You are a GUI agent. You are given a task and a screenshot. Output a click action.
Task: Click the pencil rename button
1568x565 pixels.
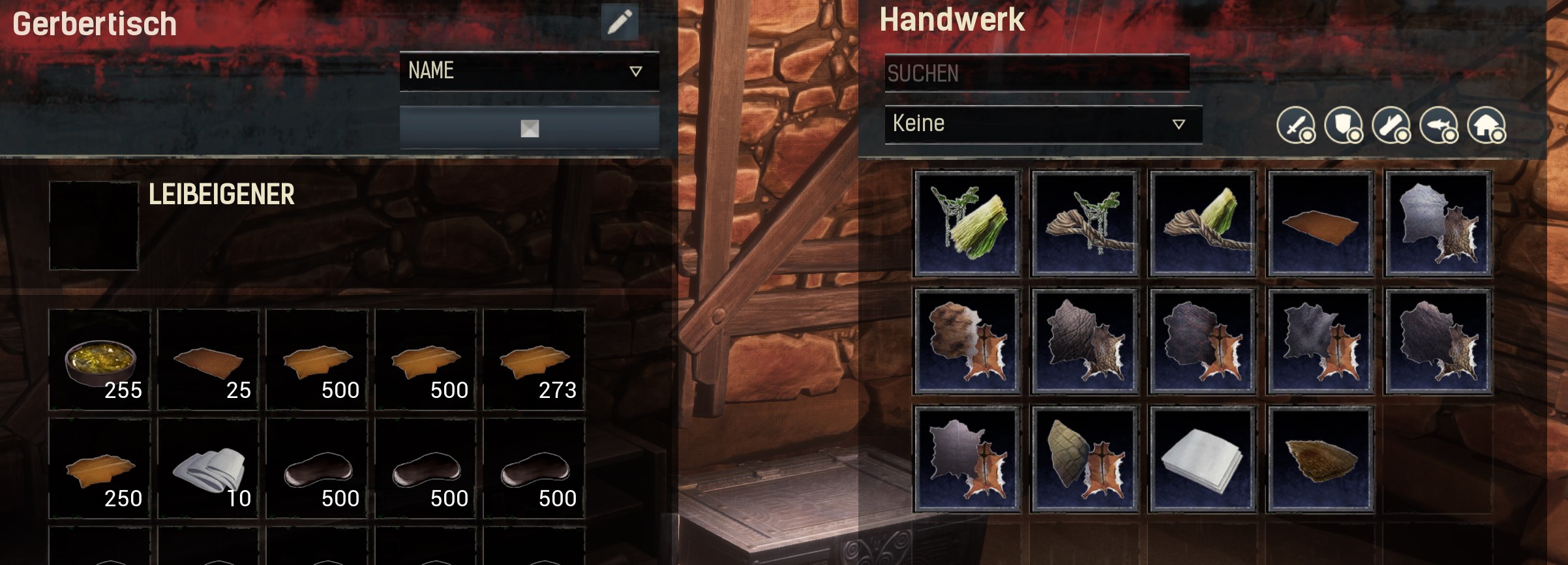[619, 22]
